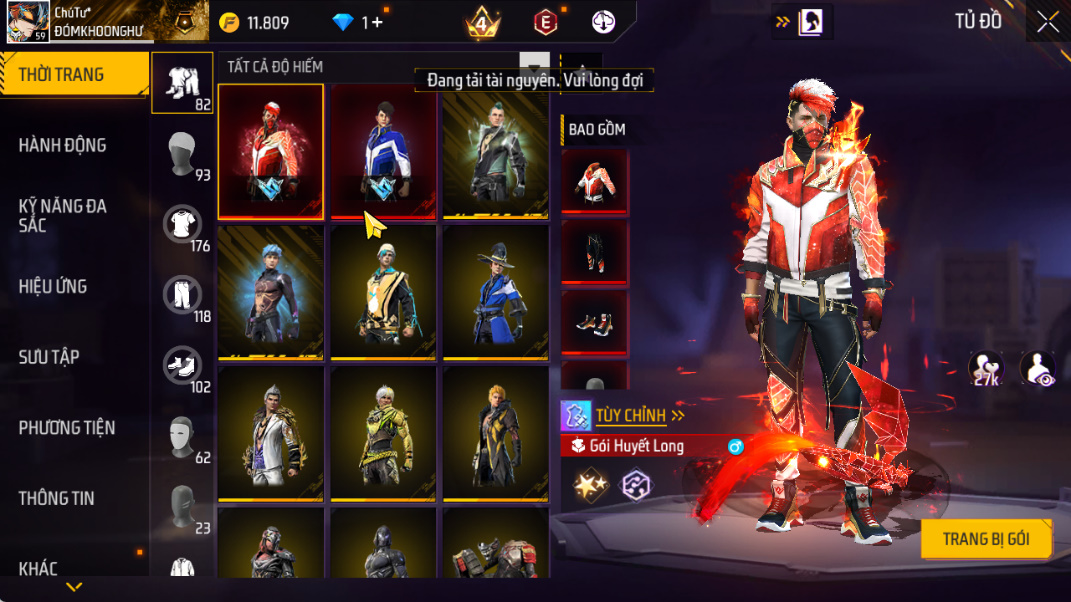Equip bundle with Trang Bị Gói button
The image size is (1071, 602).
pos(986,539)
